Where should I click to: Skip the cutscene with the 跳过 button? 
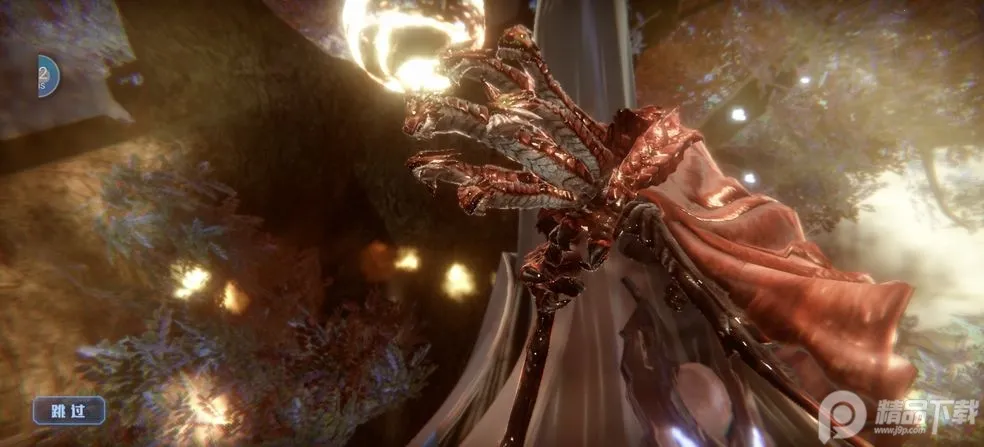click(x=69, y=409)
